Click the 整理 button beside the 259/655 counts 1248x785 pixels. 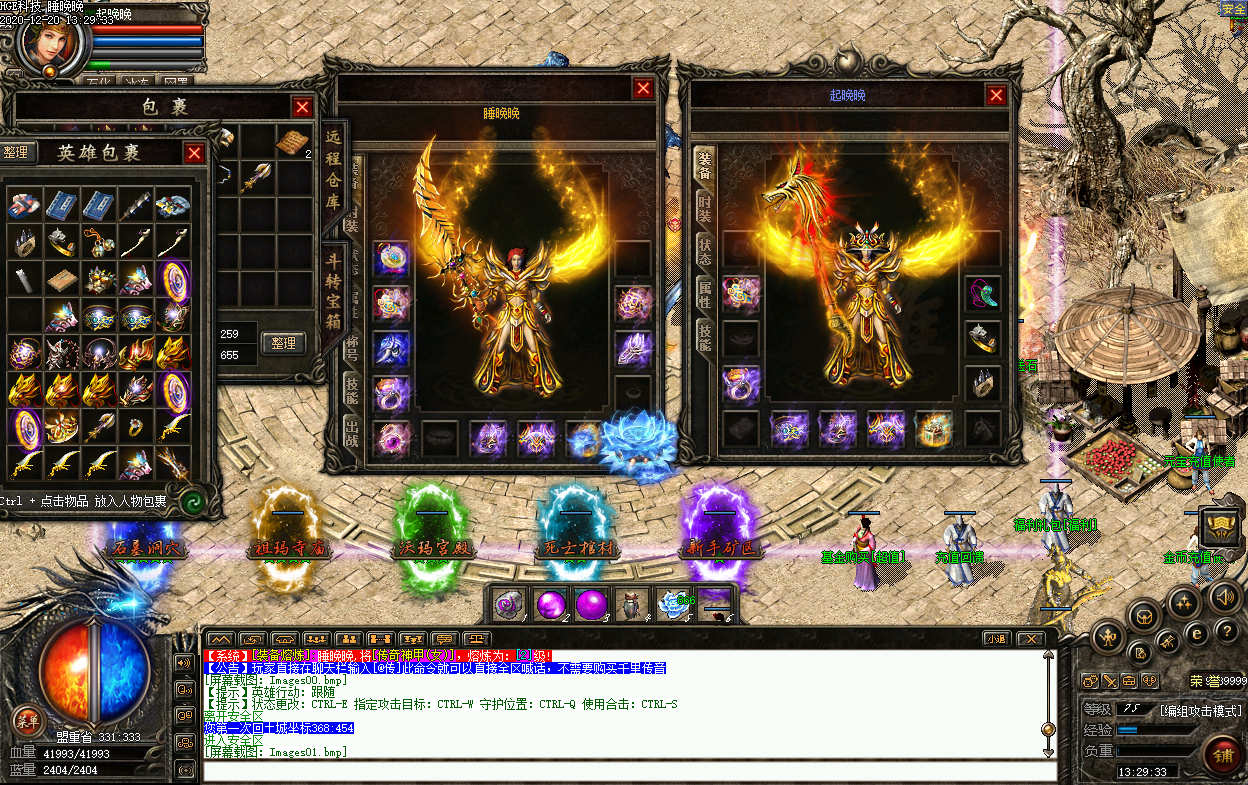point(284,343)
